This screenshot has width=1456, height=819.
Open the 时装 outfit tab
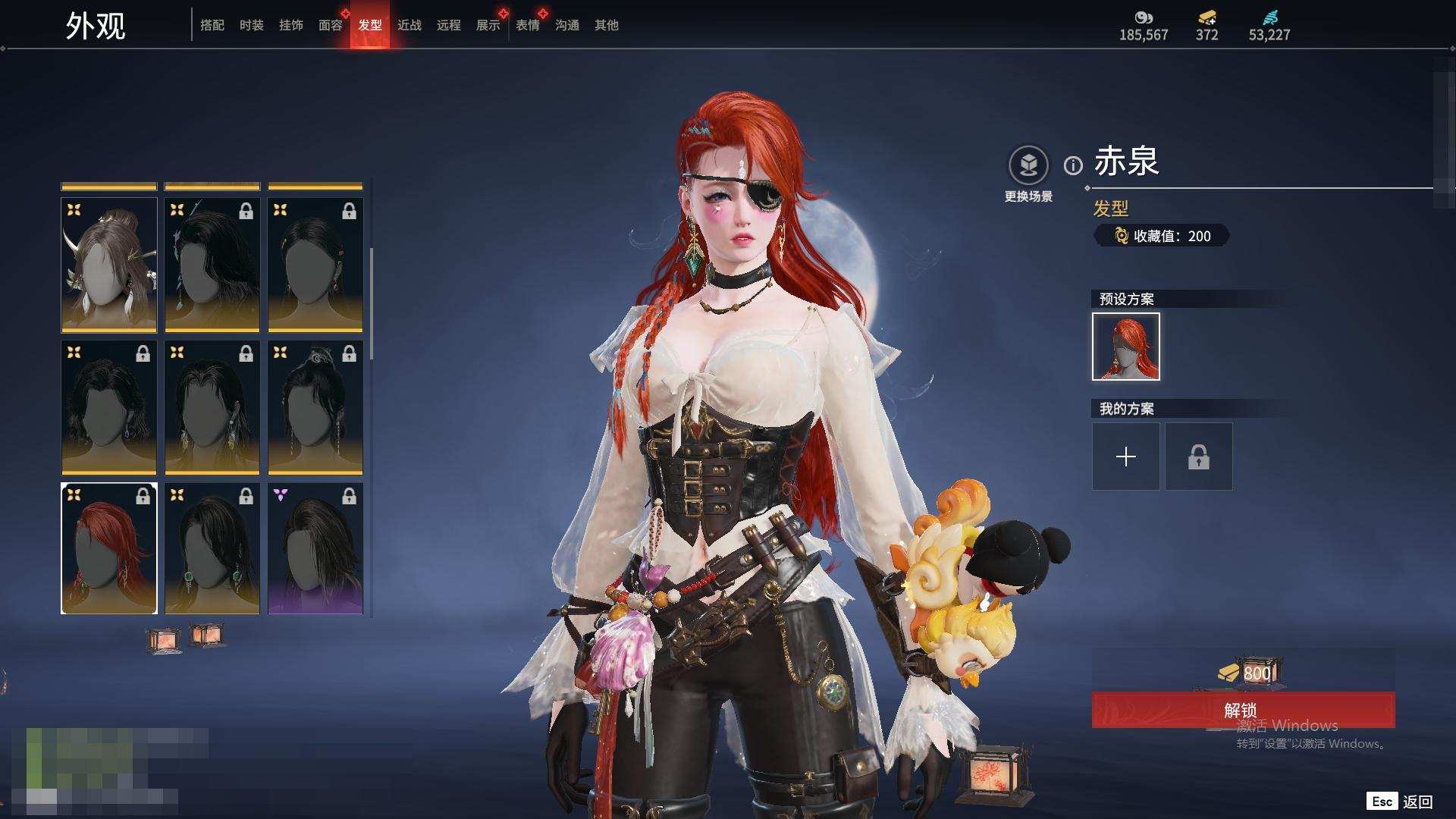click(x=252, y=25)
